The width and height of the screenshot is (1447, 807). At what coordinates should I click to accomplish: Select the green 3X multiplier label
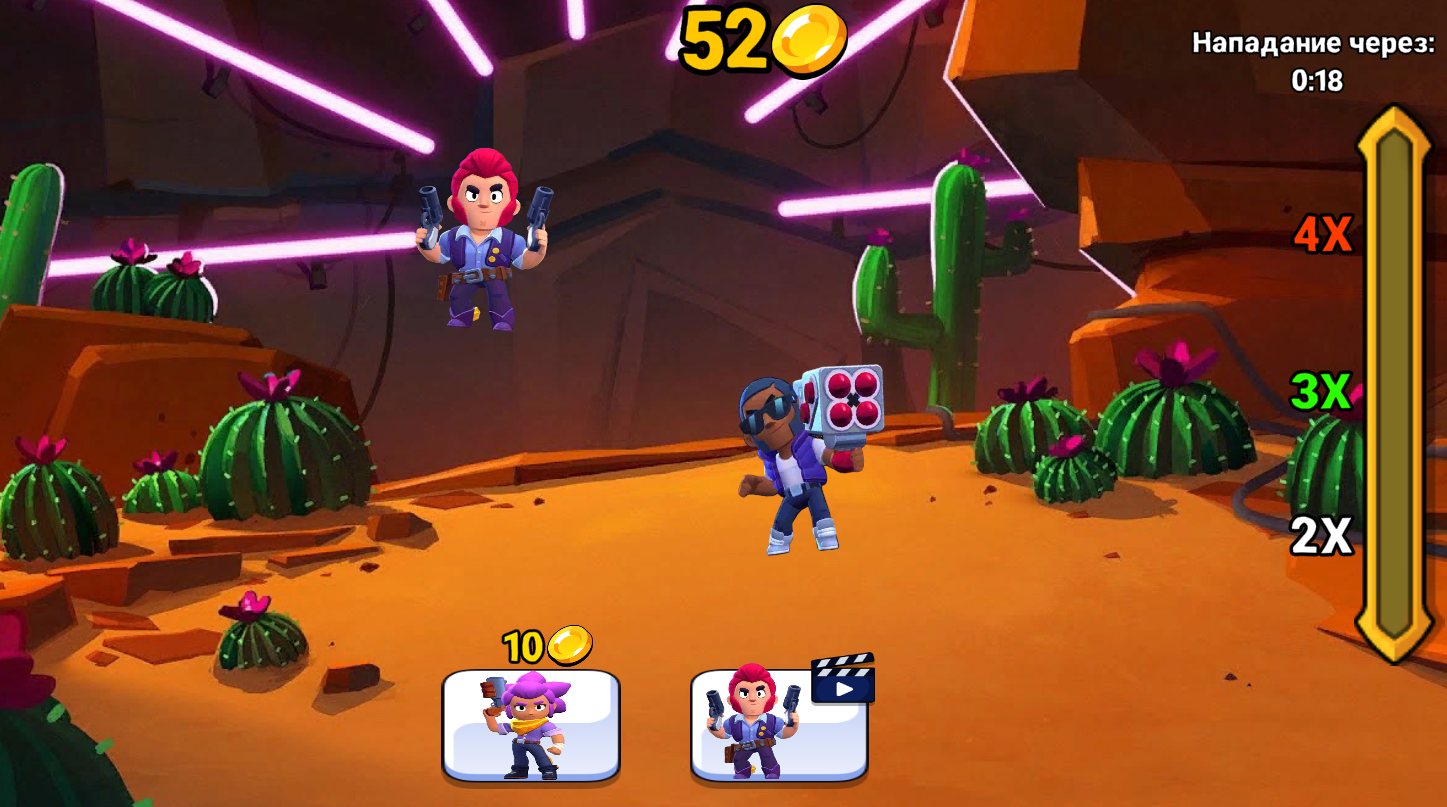pos(1319,391)
